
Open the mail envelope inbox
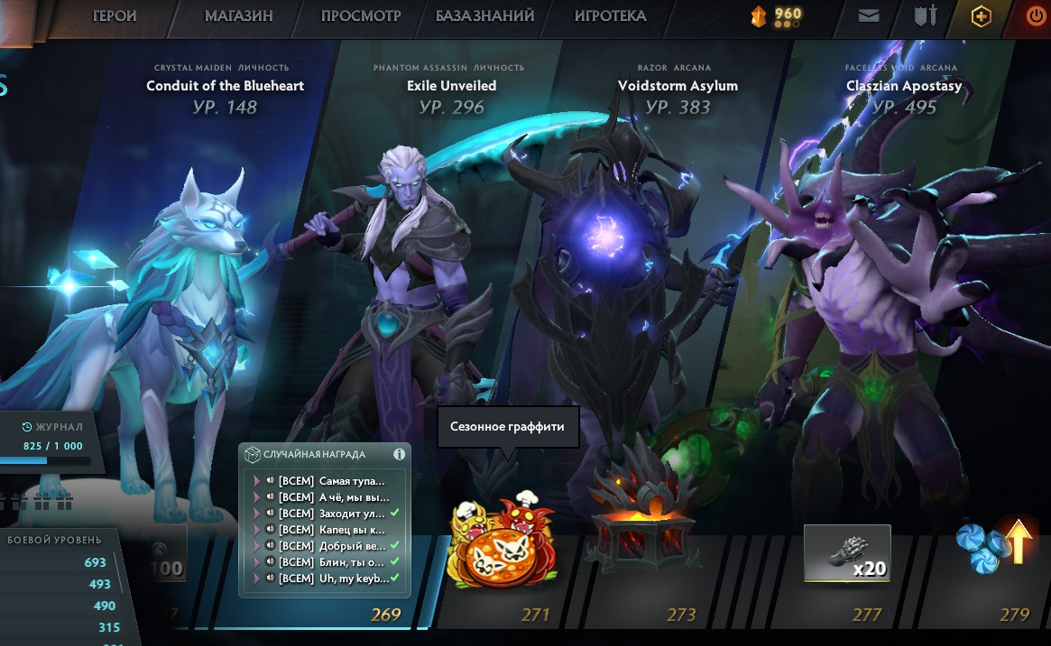coord(869,16)
